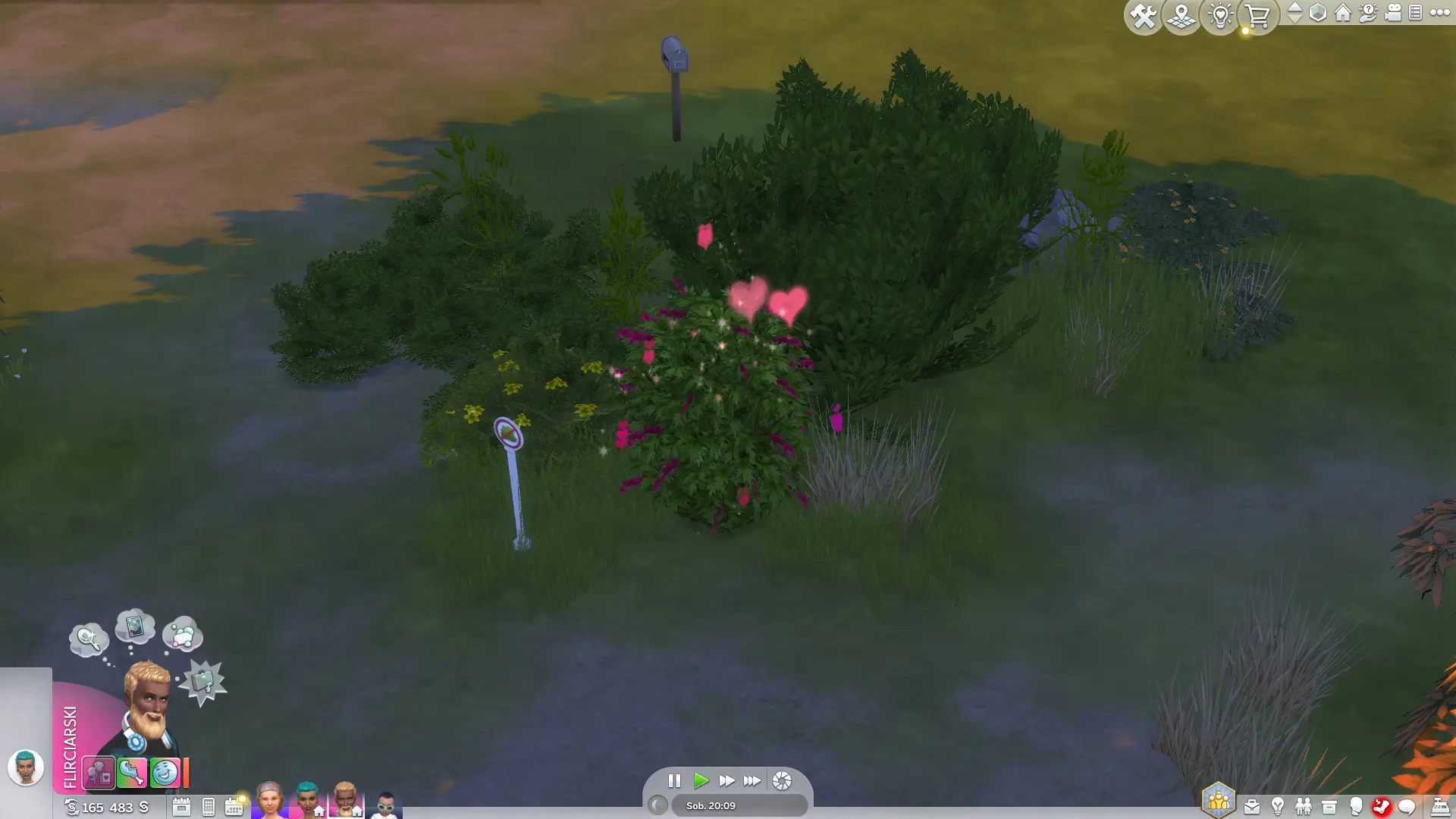Open the phone icon
This screenshot has height=819, width=1456.
pos(209,807)
